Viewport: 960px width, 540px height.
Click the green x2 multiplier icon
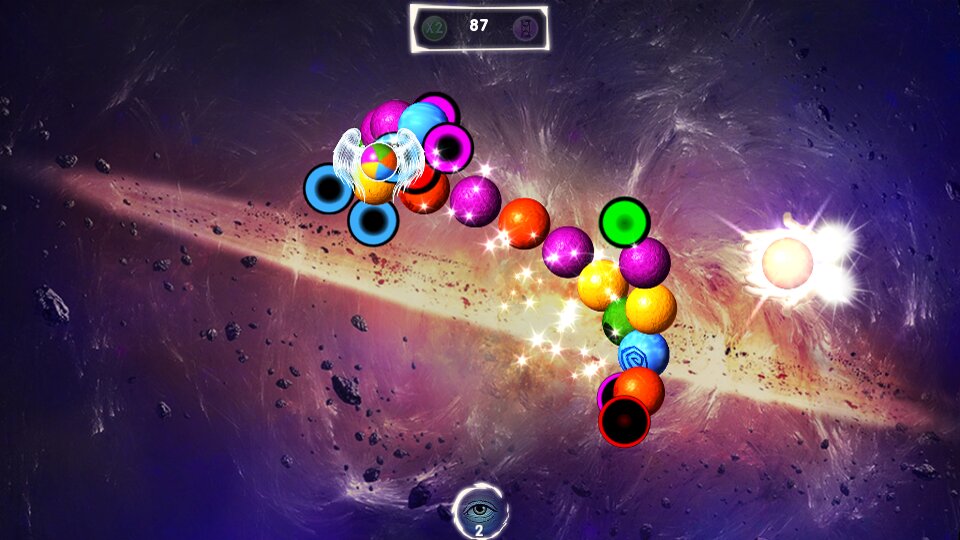[433, 27]
